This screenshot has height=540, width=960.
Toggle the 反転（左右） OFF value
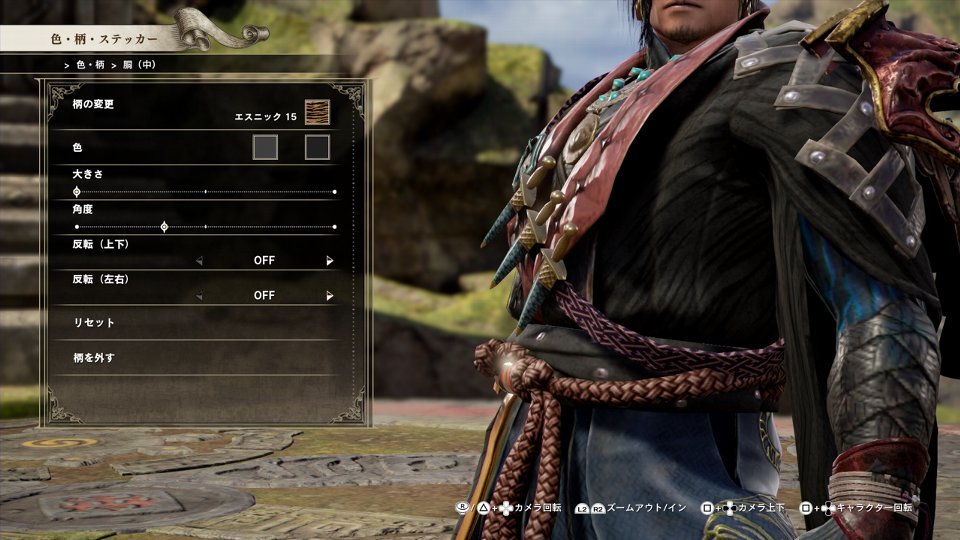point(264,296)
